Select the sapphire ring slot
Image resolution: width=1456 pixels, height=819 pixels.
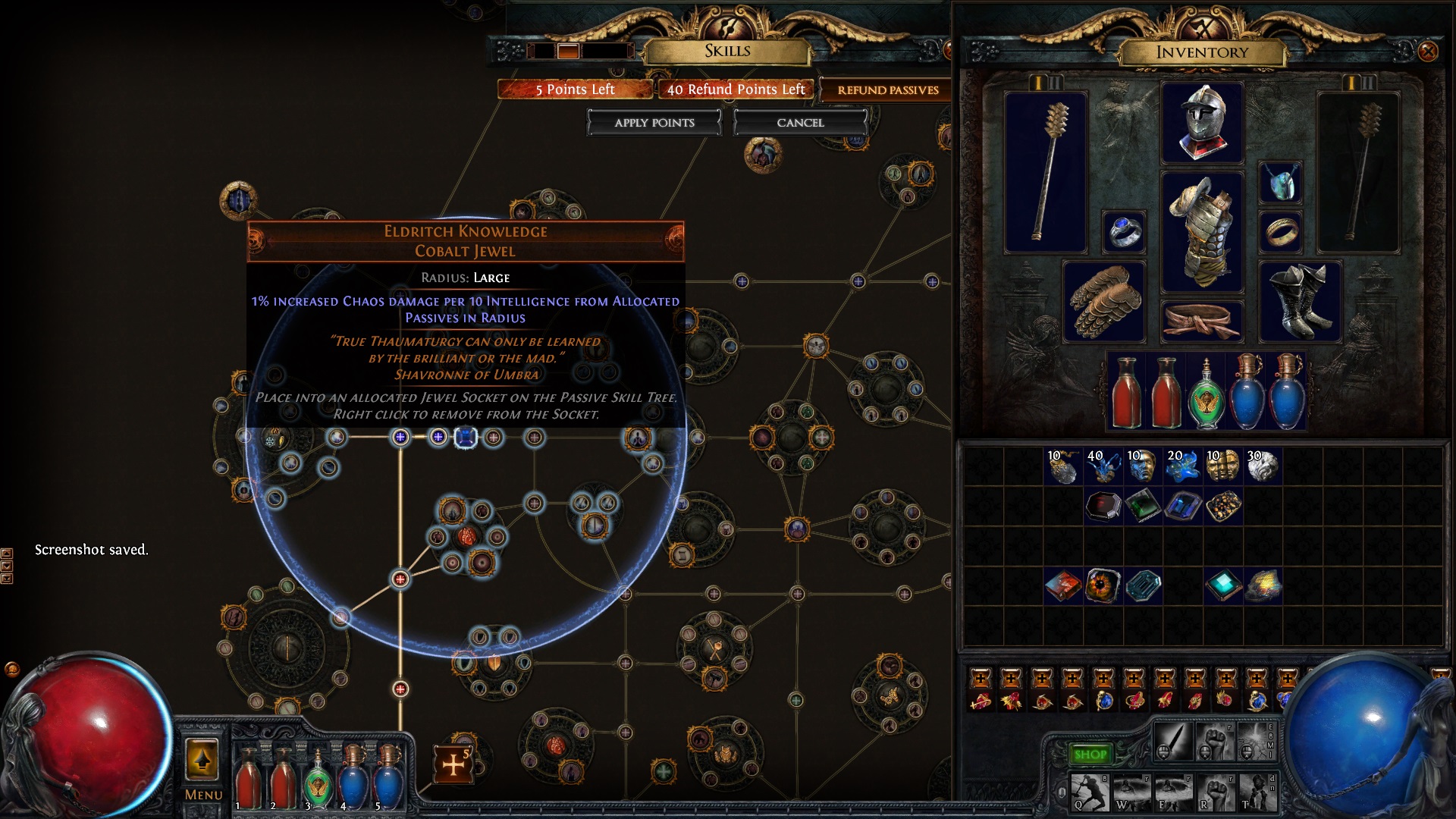[1123, 231]
